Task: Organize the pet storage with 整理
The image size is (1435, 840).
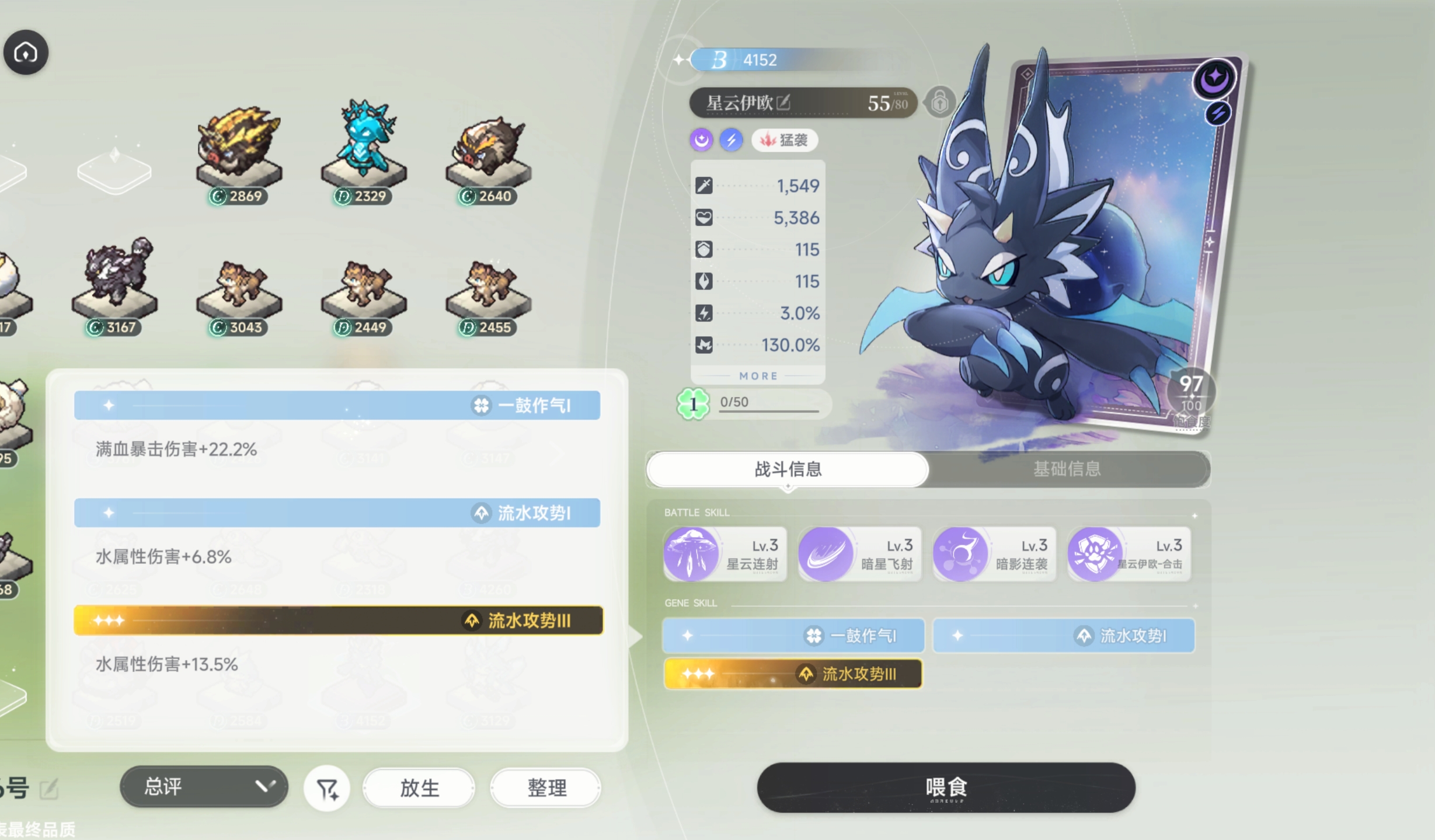Action: click(546, 788)
